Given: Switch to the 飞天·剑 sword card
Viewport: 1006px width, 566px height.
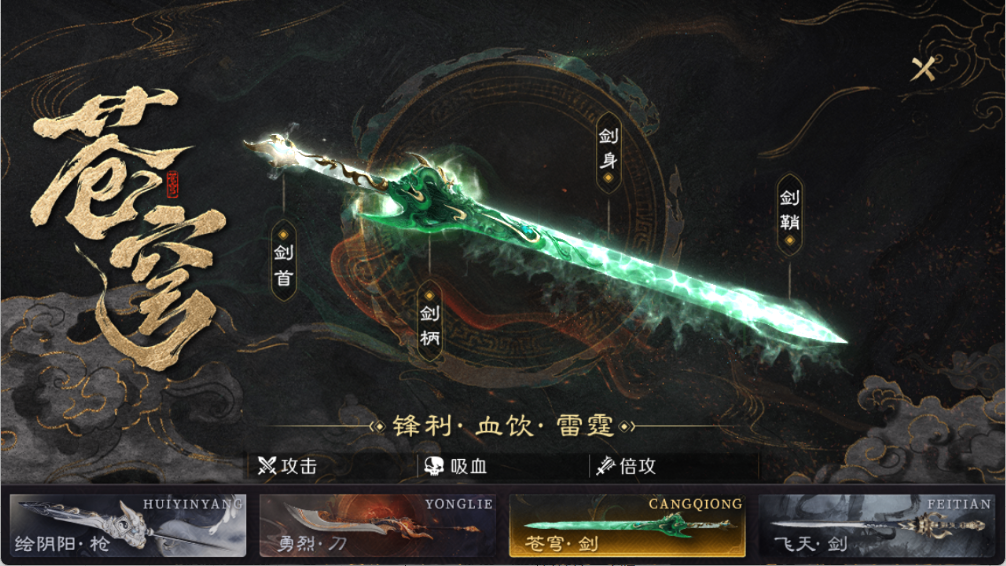Looking at the screenshot, I should (x=876, y=526).
